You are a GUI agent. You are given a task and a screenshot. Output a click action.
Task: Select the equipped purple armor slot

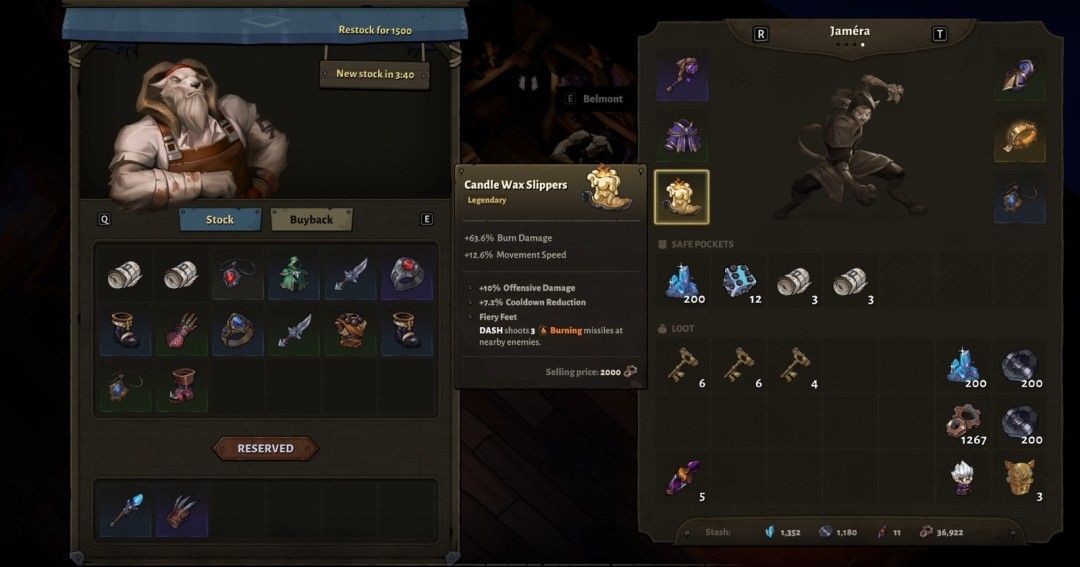point(681,137)
